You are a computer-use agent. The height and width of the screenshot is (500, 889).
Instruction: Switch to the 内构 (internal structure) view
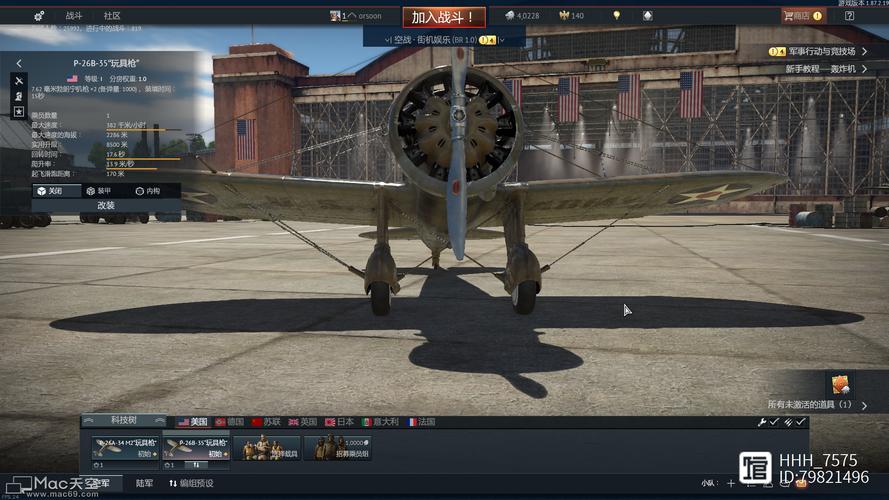(146, 190)
